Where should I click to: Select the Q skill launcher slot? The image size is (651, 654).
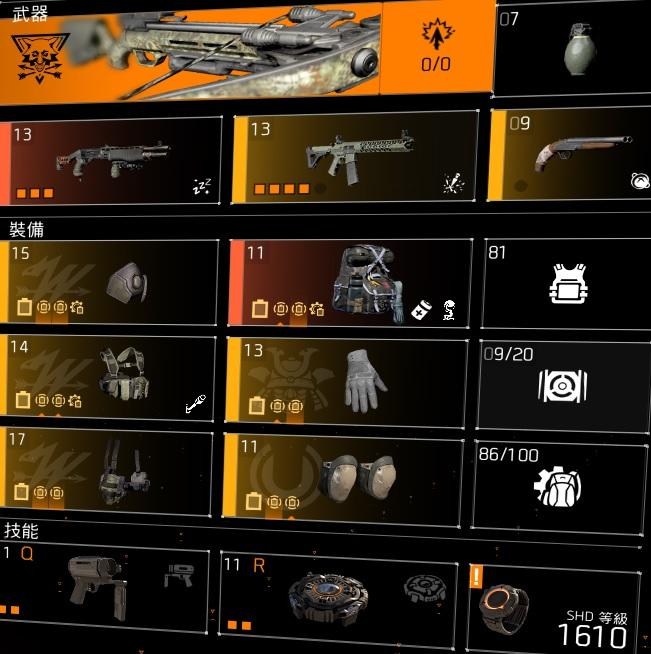click(105, 590)
